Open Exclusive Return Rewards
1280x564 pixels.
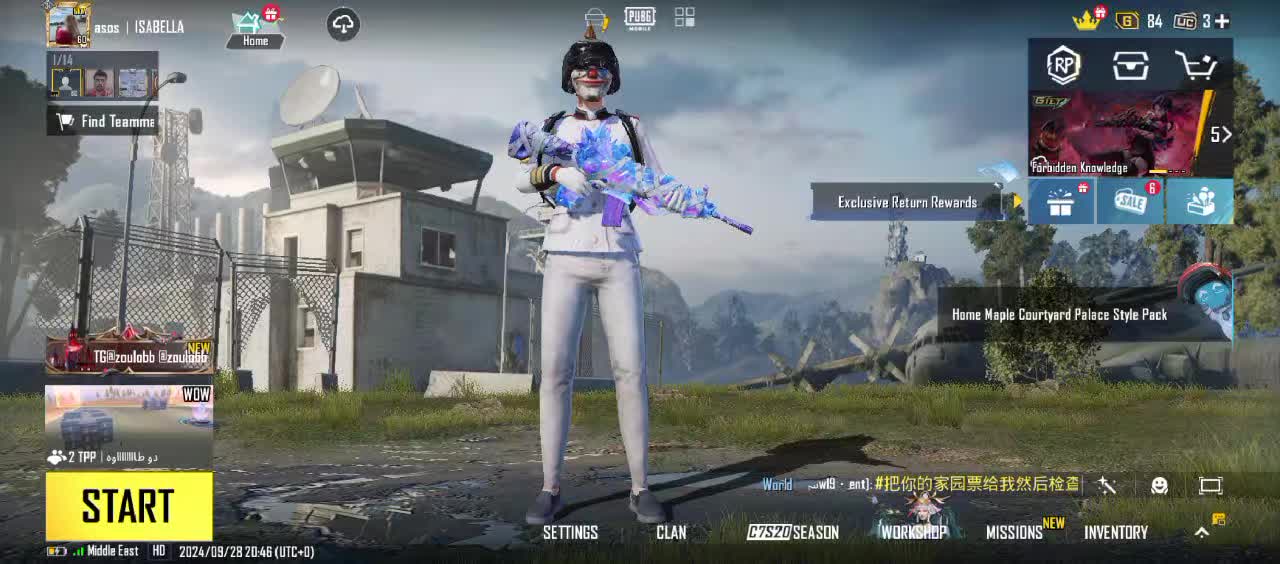click(x=907, y=202)
